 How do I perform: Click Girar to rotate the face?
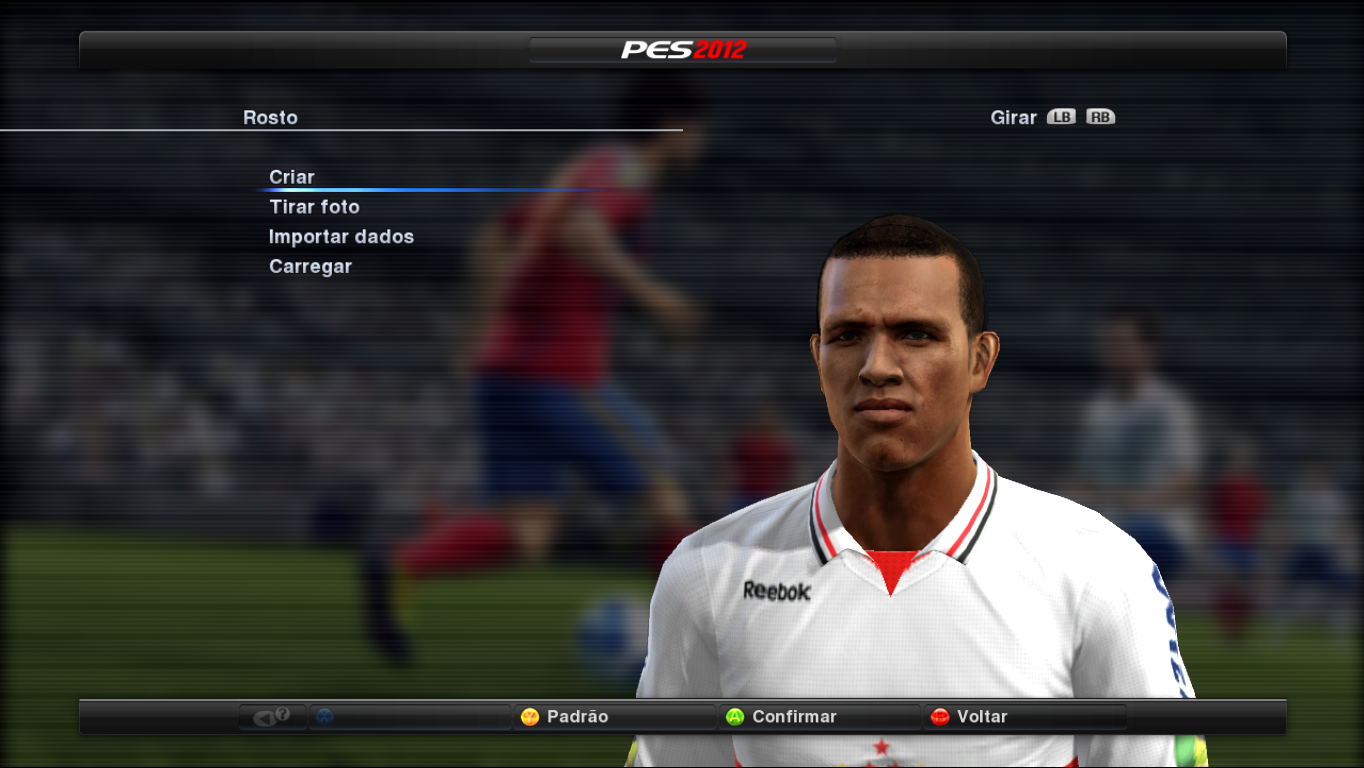pyautogui.click(x=1013, y=117)
